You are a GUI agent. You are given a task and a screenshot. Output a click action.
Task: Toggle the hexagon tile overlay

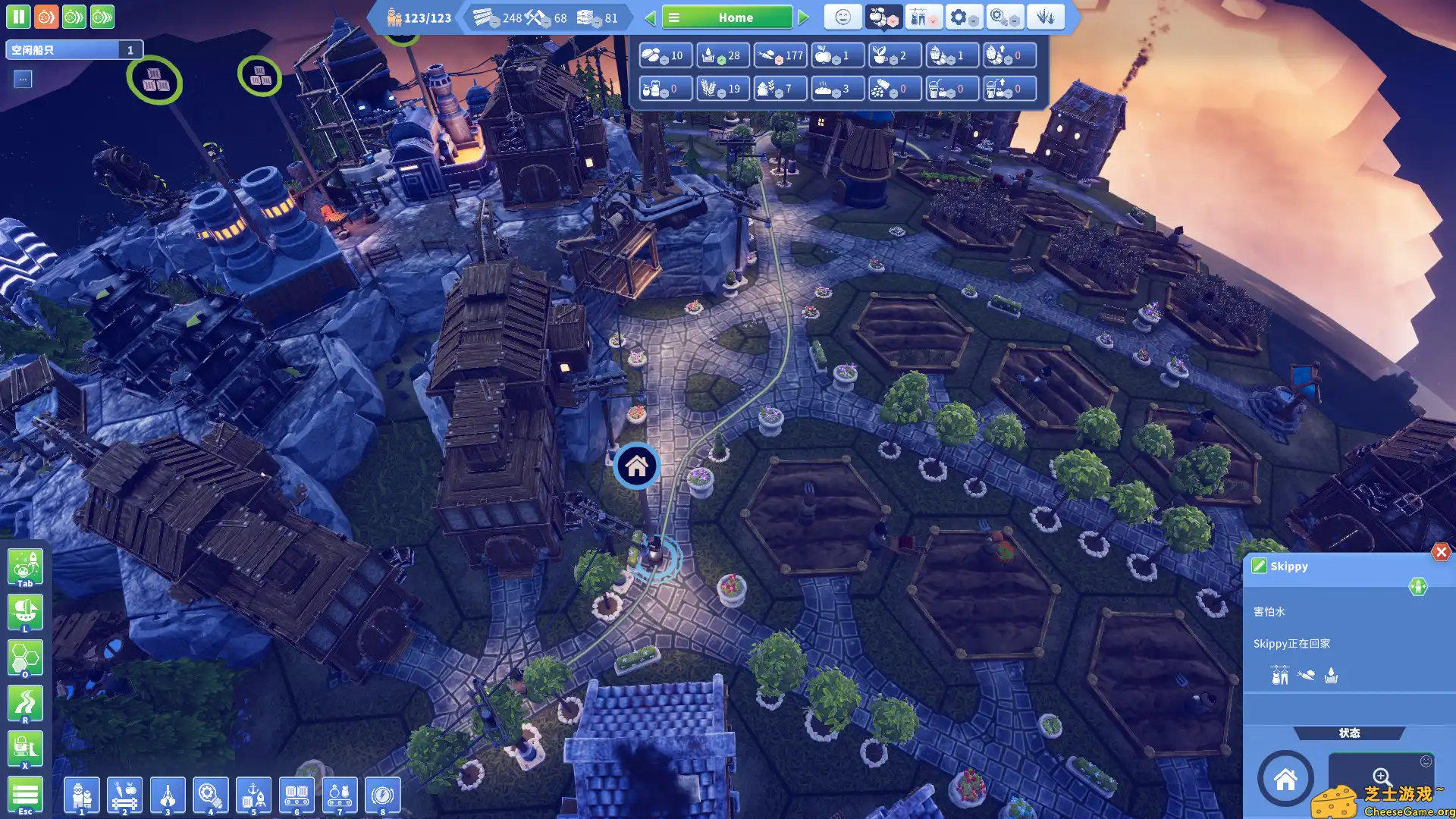tap(25, 658)
